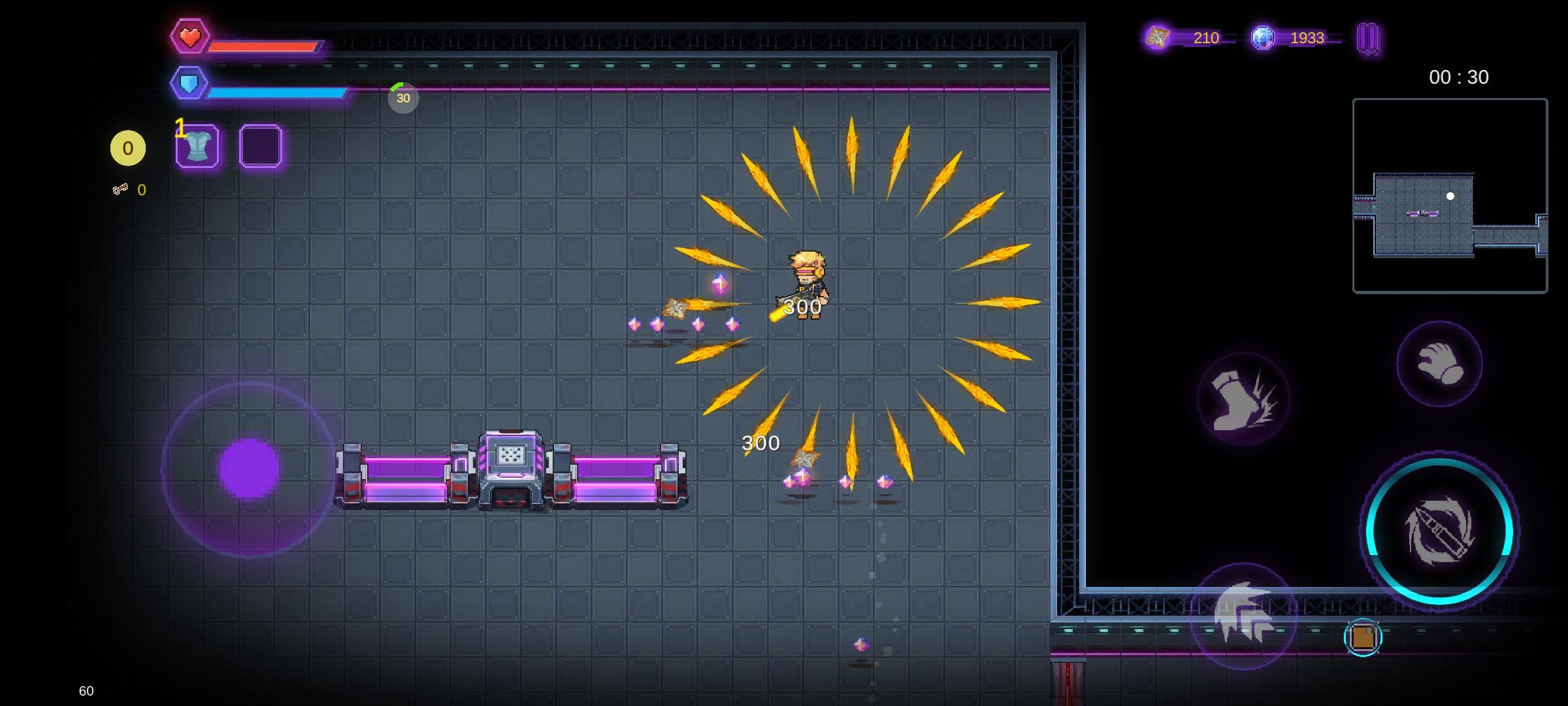Activate the boot kick skill

click(1243, 399)
